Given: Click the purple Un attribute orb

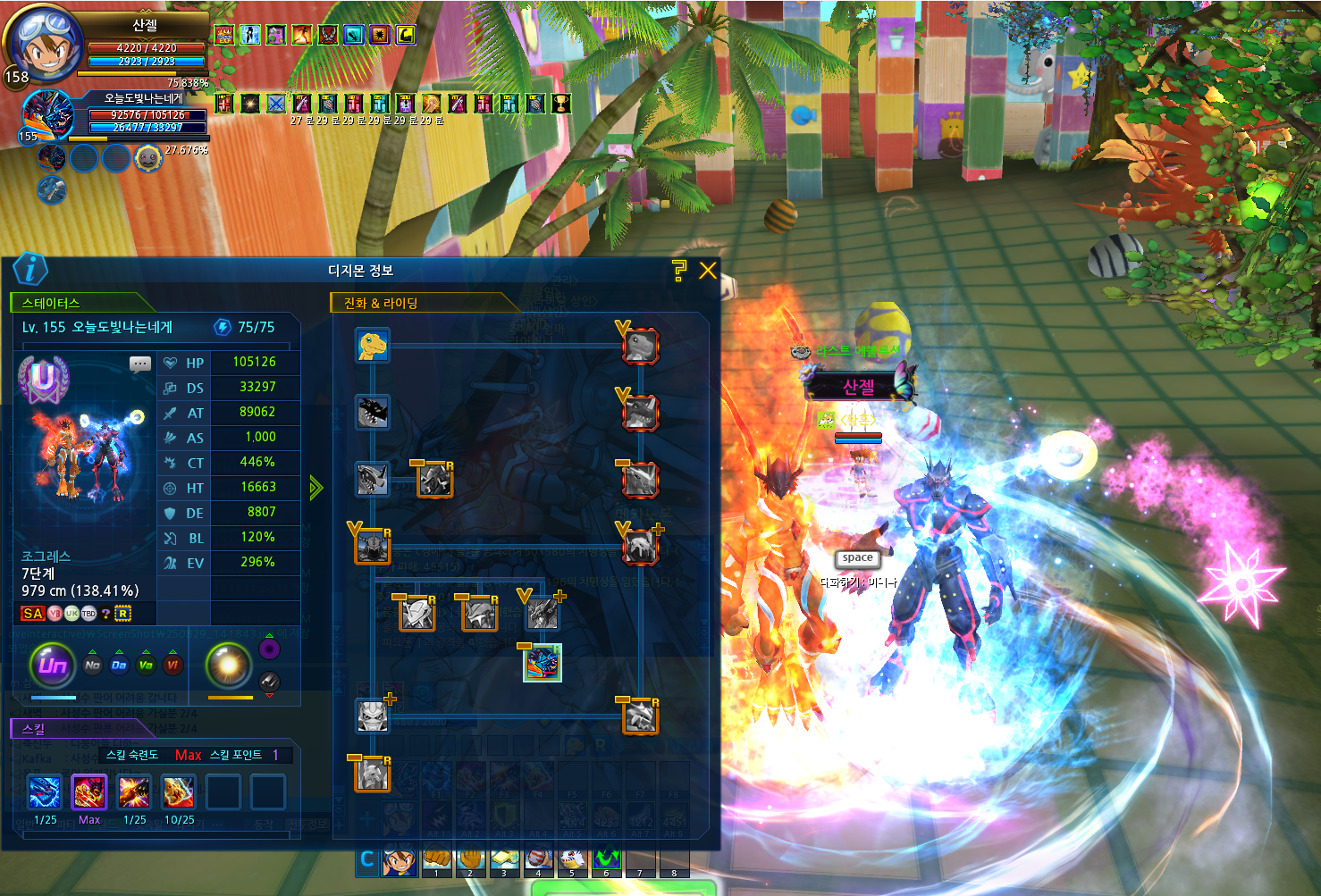Looking at the screenshot, I should point(53,665).
